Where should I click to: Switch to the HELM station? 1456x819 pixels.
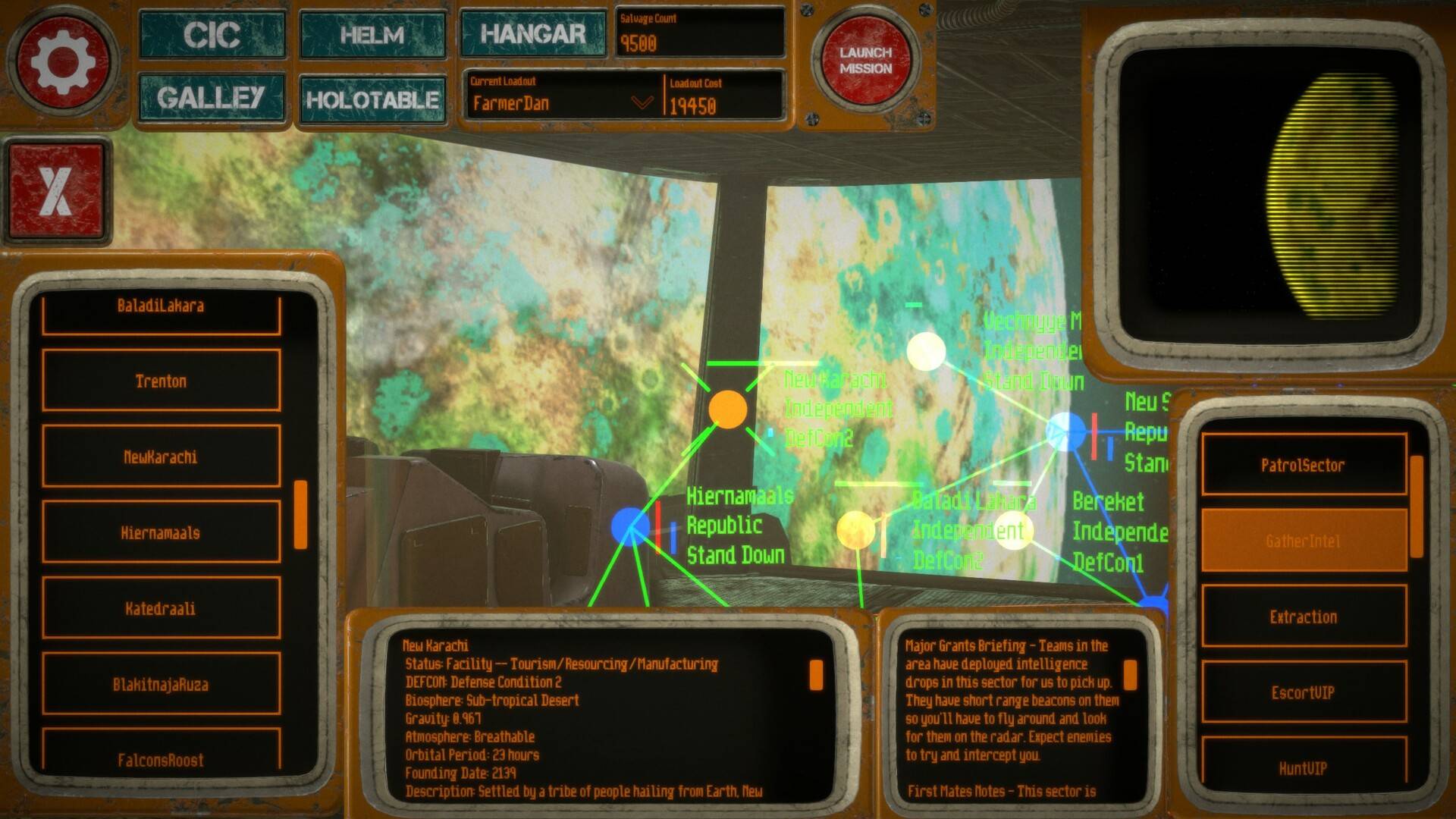(372, 35)
